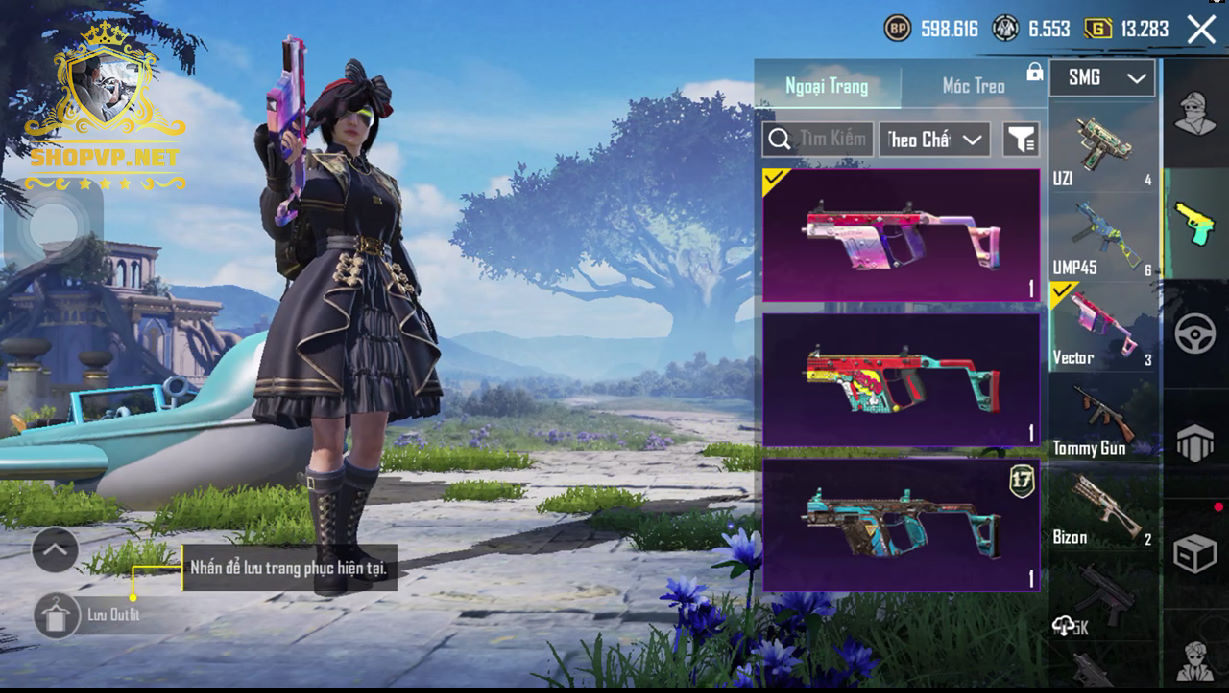Close the inventory with the X button
This screenshot has width=1229, height=693.
1201,29
